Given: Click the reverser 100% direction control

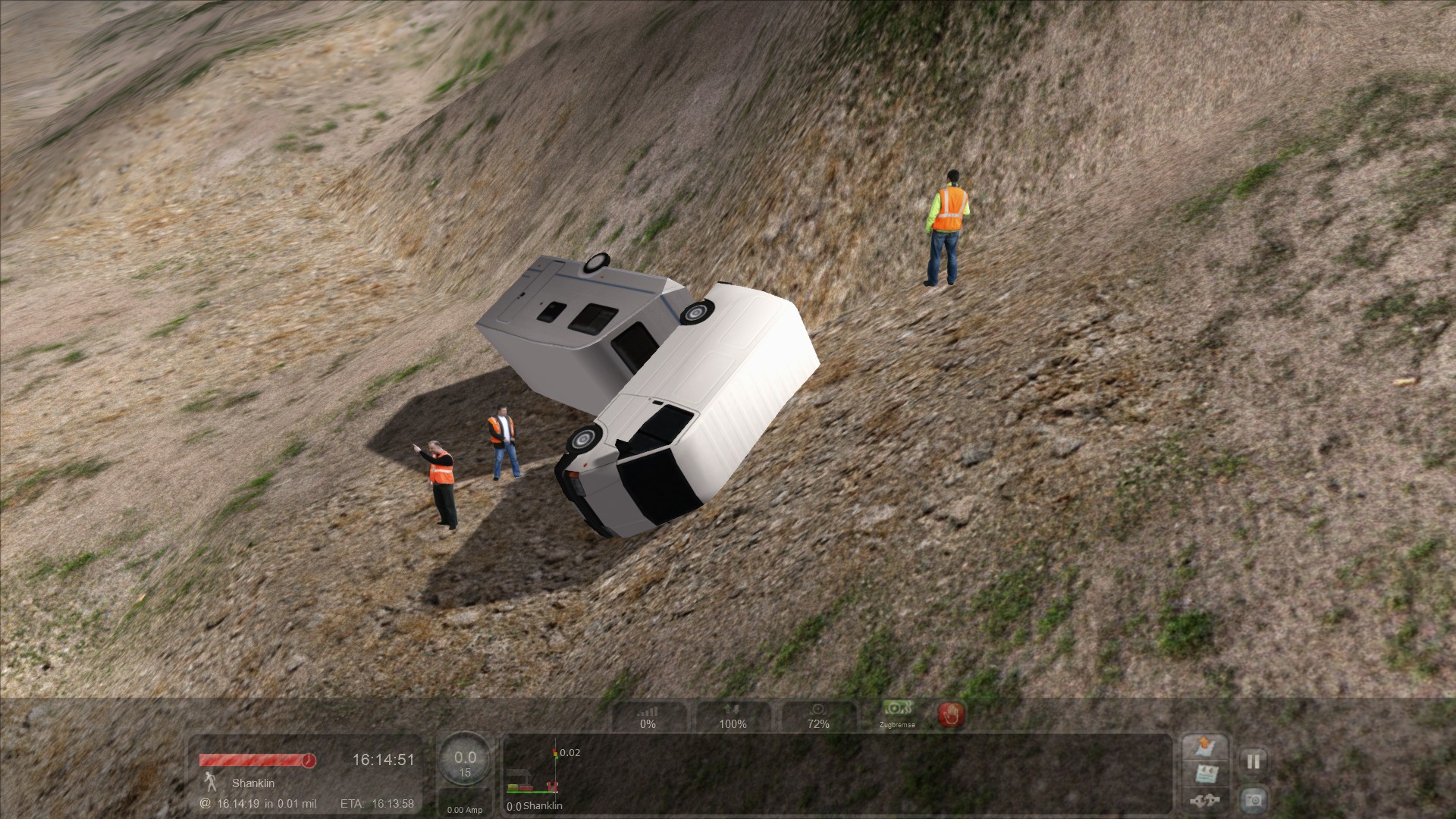Looking at the screenshot, I should pos(733,717).
